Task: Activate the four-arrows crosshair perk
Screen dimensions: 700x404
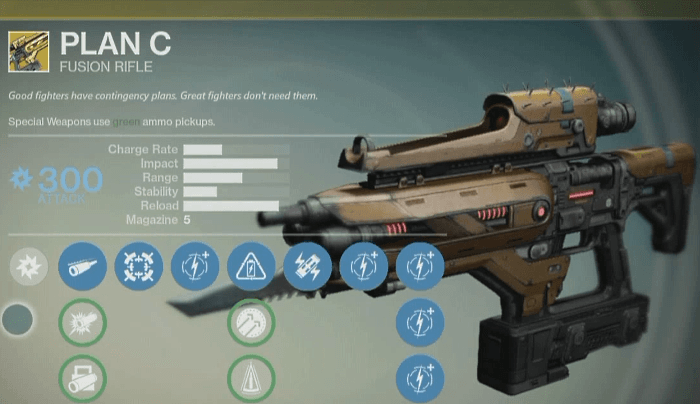Action: [139, 267]
